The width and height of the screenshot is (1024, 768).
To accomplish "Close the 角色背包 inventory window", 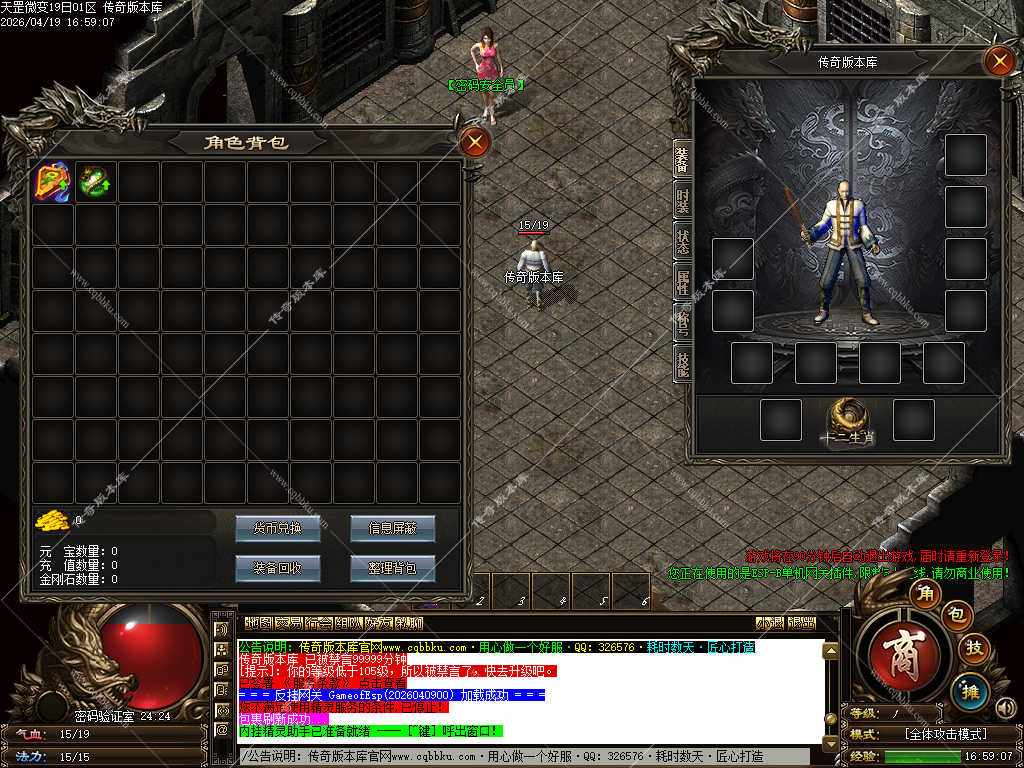I will 475,143.
